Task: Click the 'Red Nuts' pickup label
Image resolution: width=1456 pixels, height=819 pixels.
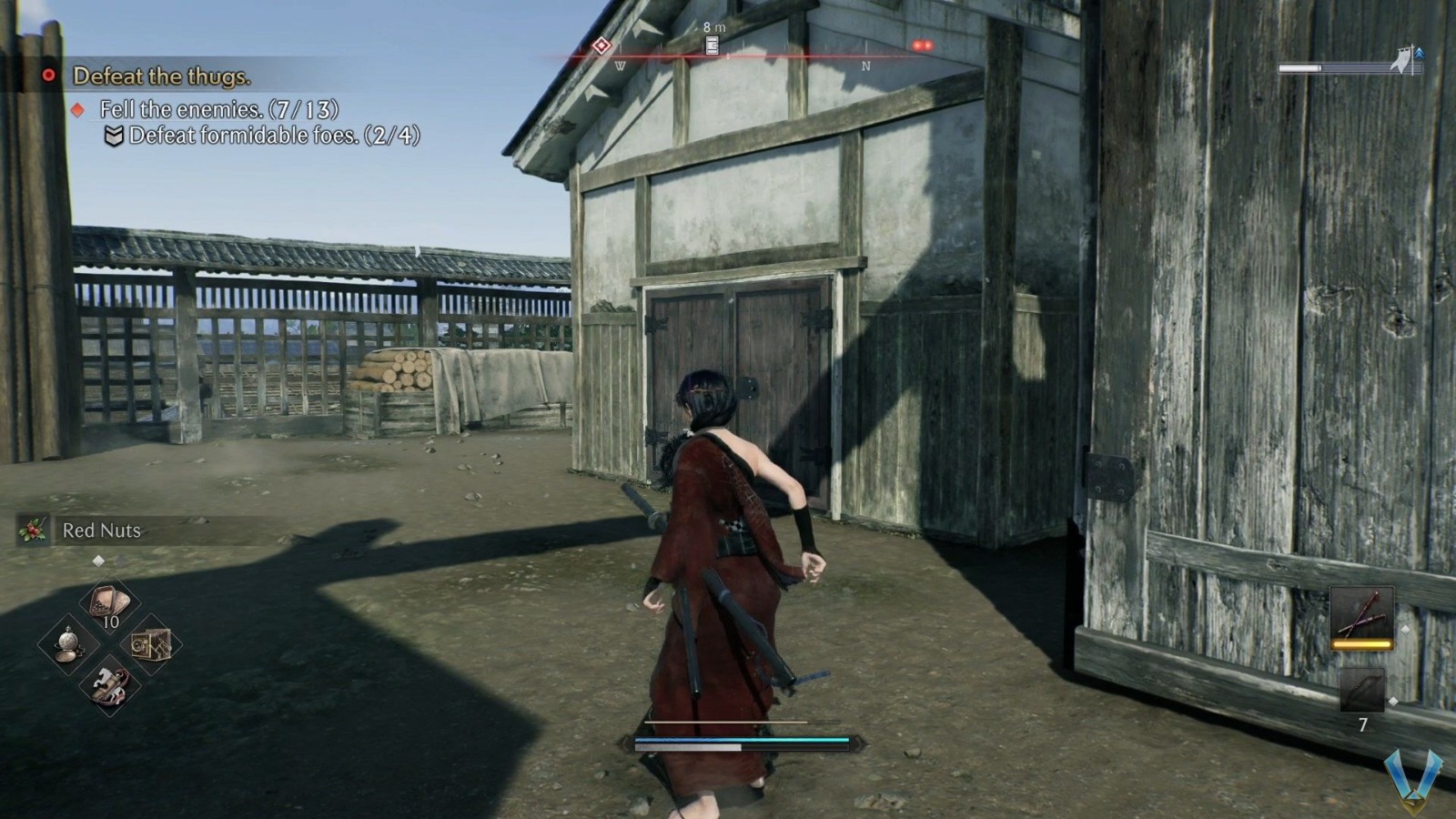Action: [100, 531]
